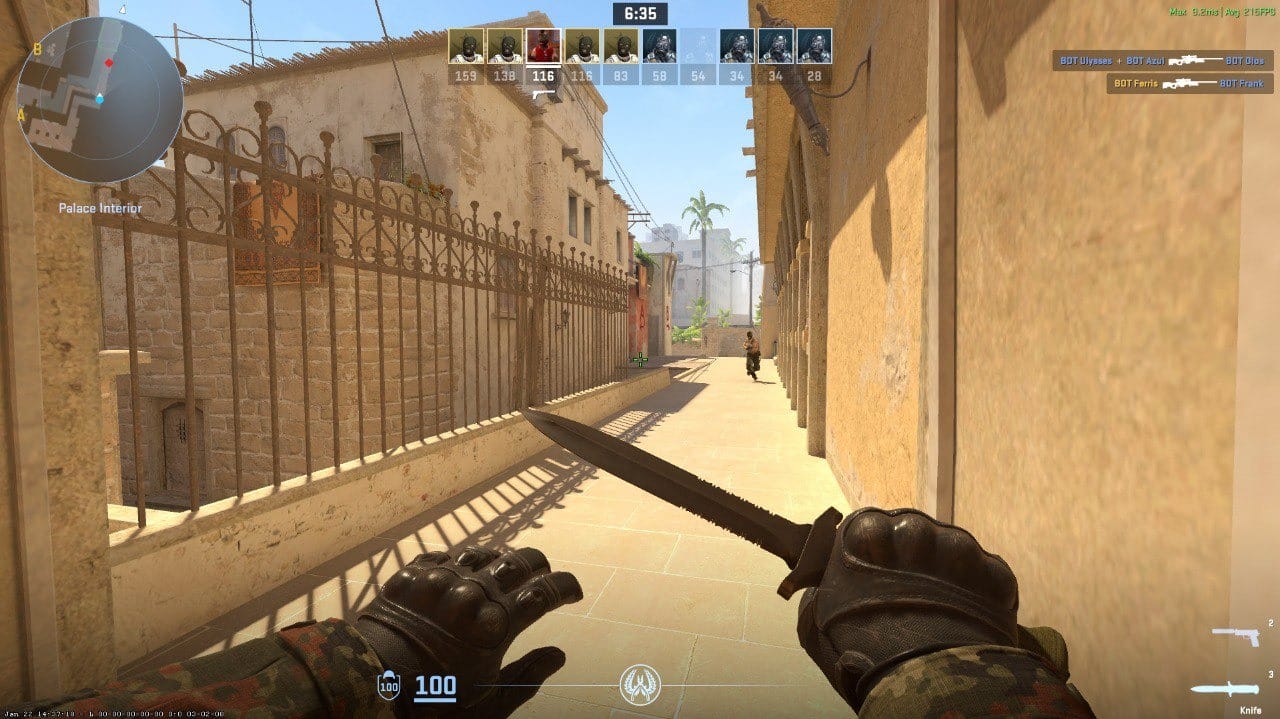Select the player portrait with 28

pos(815,46)
